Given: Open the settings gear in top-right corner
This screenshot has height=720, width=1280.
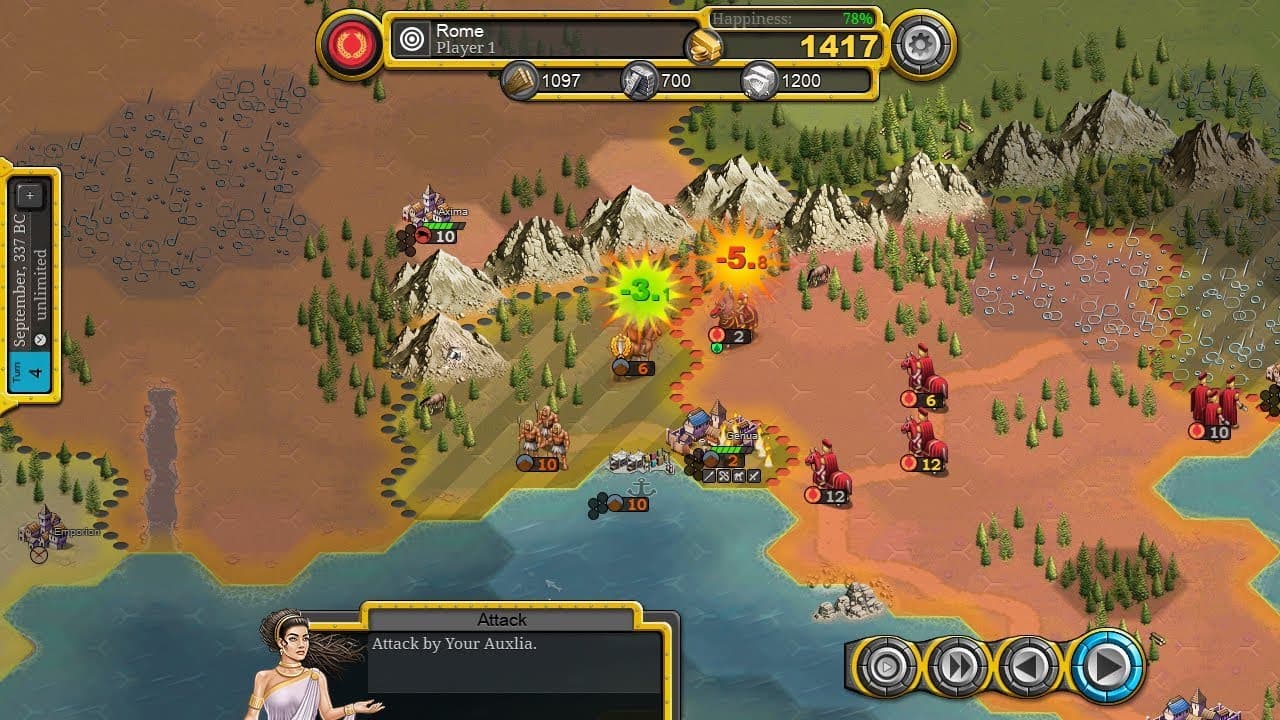Looking at the screenshot, I should [x=920, y=42].
